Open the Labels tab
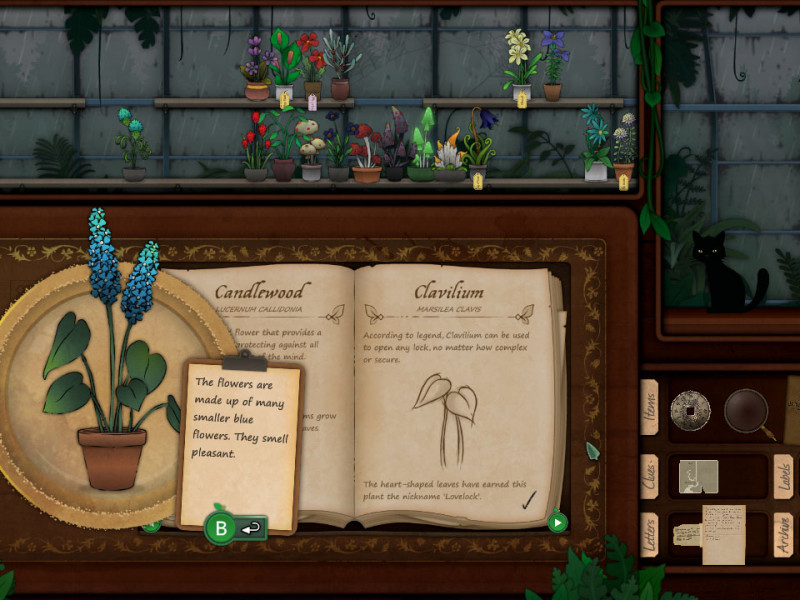The image size is (800, 600). pyautogui.click(x=783, y=477)
